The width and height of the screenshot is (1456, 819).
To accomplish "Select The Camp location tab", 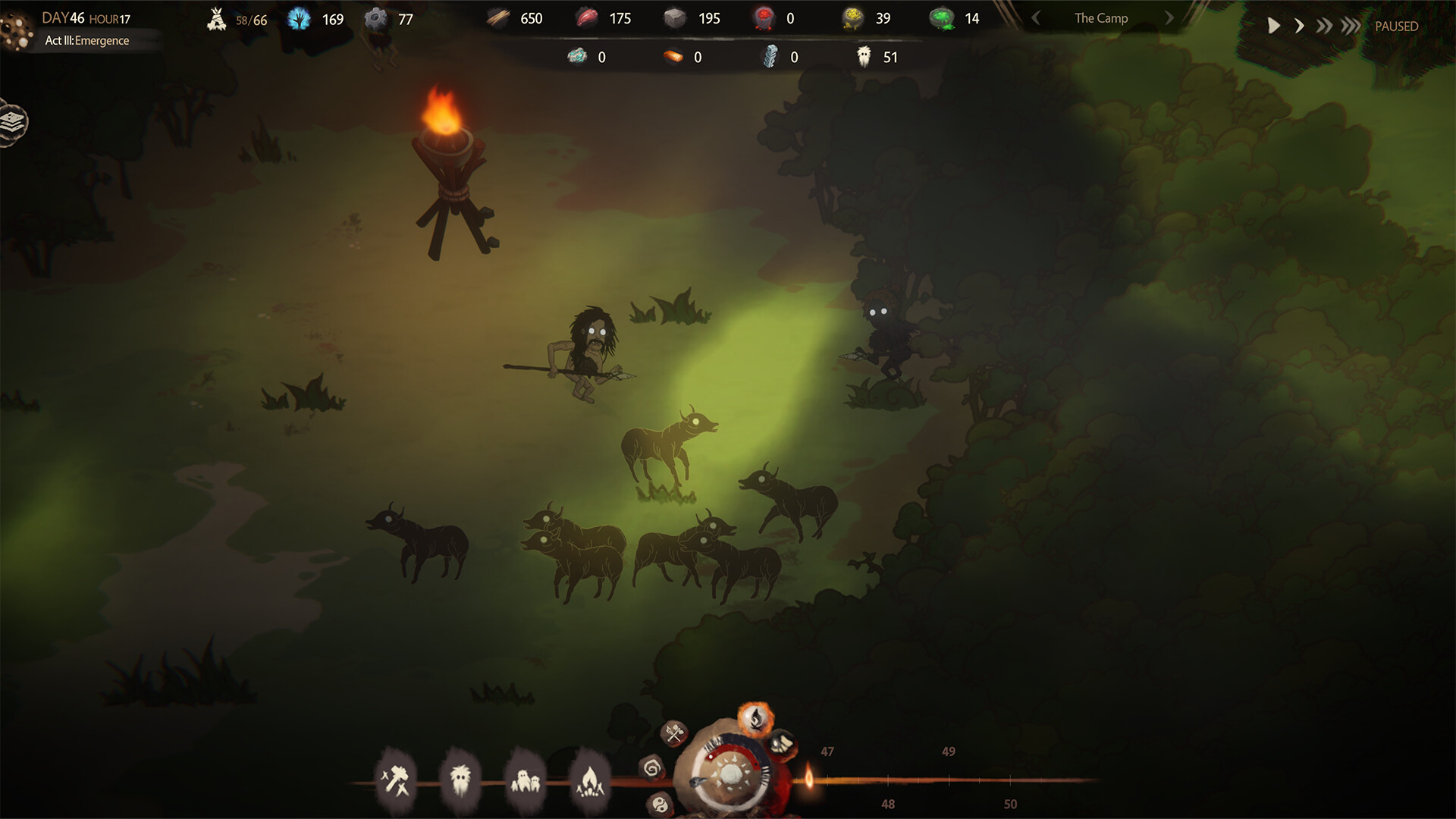I will pyautogui.click(x=1100, y=17).
